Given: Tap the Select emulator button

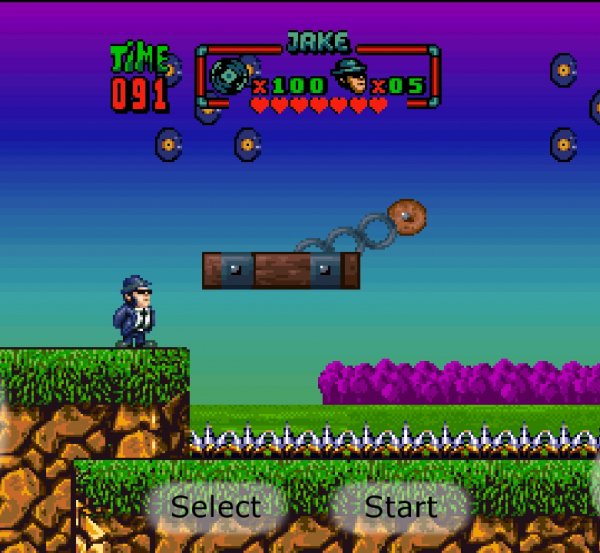Looking at the screenshot, I should pyautogui.click(x=215, y=507).
